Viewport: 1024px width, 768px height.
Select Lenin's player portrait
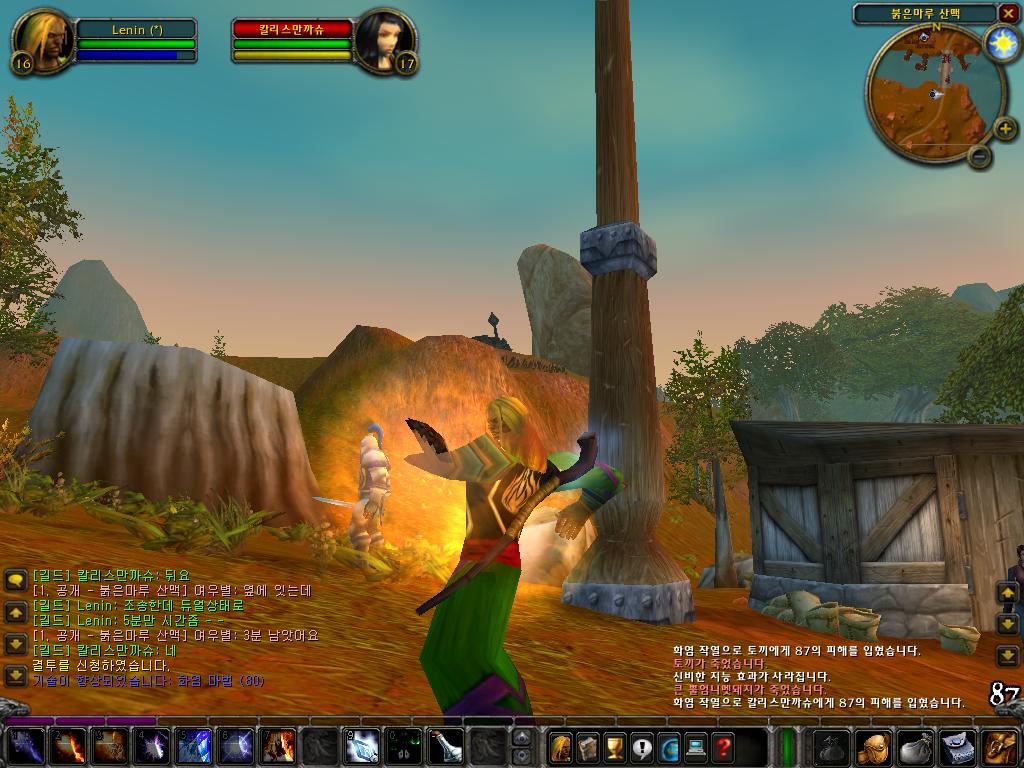point(43,42)
